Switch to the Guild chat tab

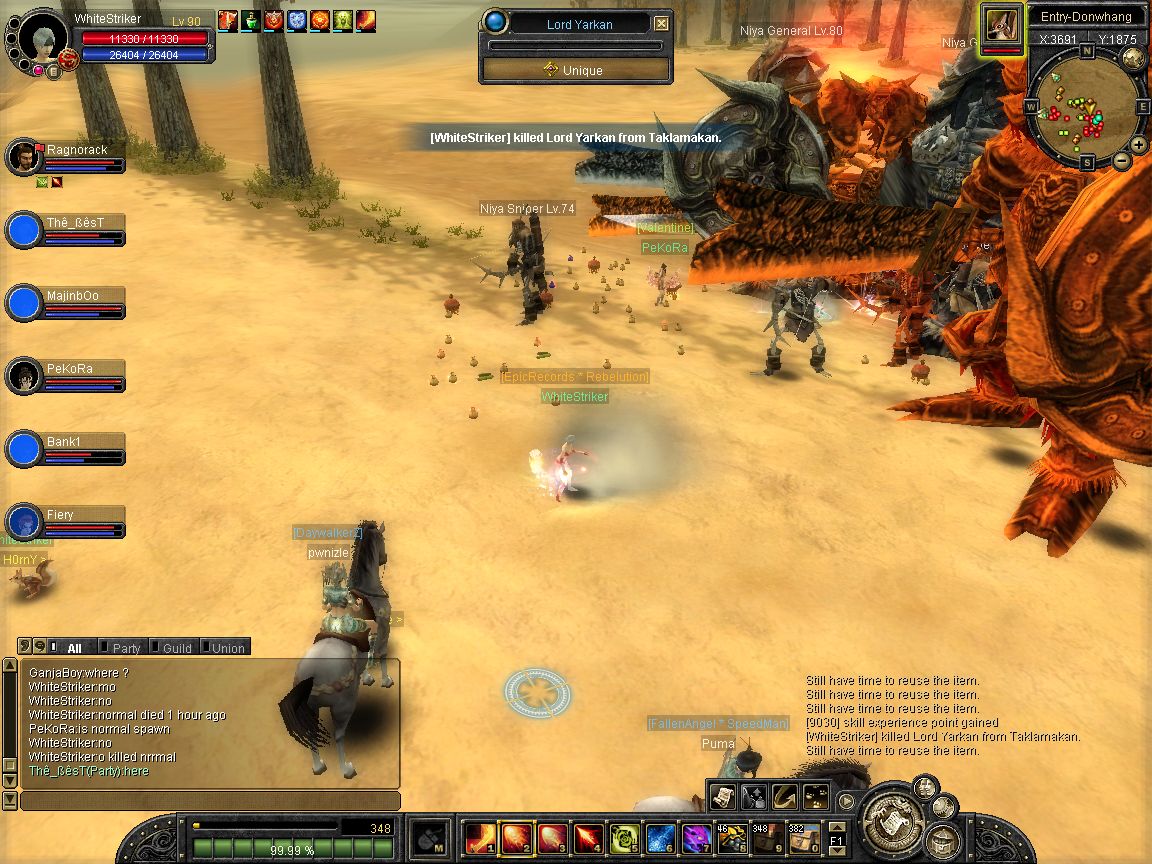click(176, 648)
